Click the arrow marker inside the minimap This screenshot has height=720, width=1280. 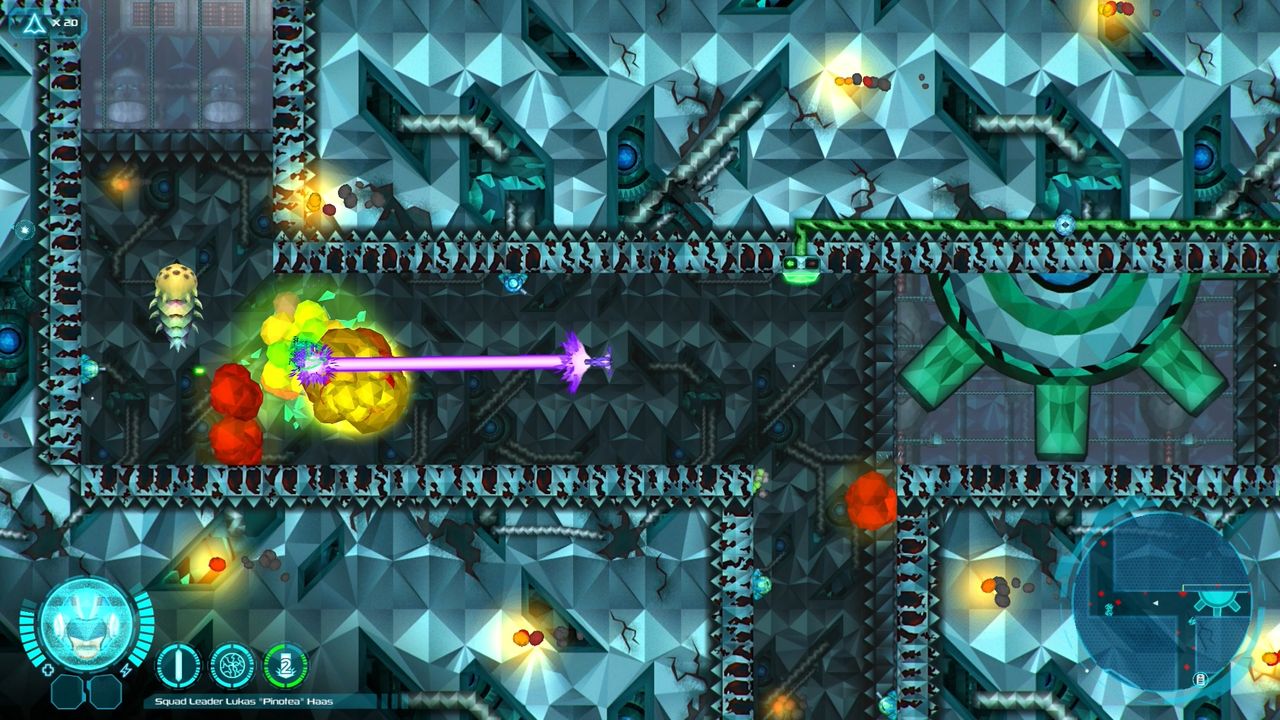click(1155, 603)
